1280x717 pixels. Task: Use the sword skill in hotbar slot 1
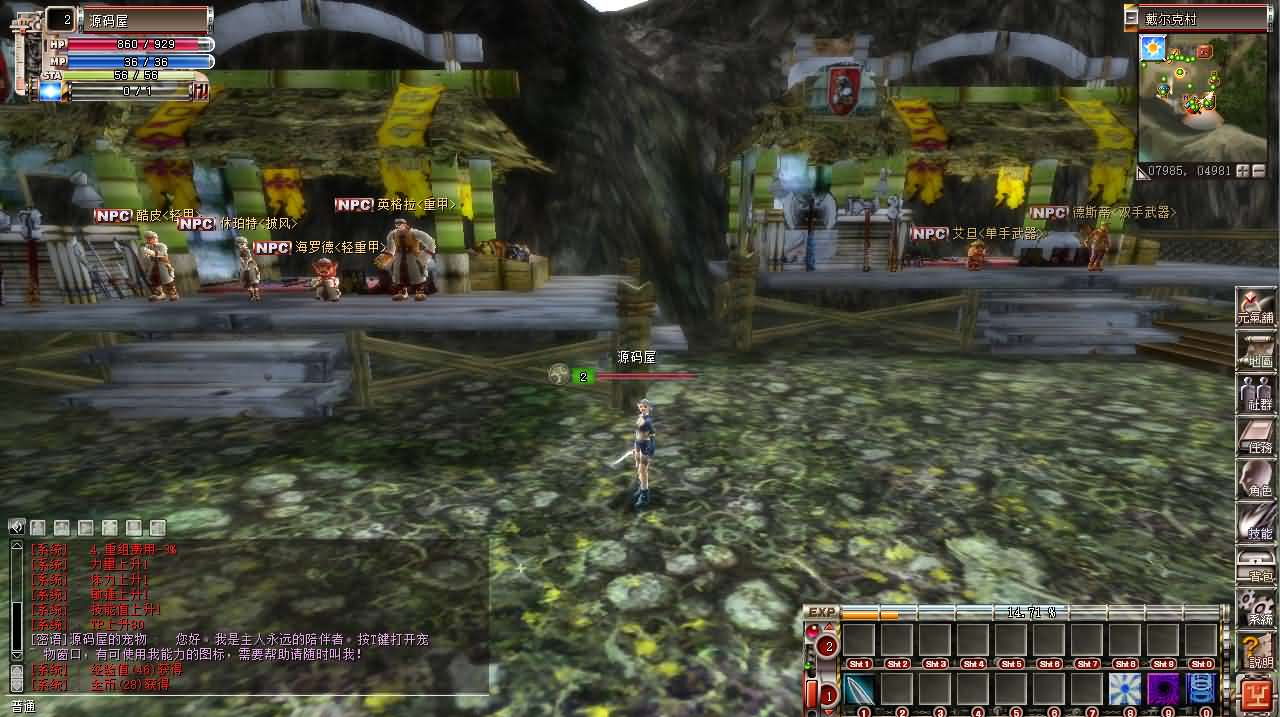[860, 689]
